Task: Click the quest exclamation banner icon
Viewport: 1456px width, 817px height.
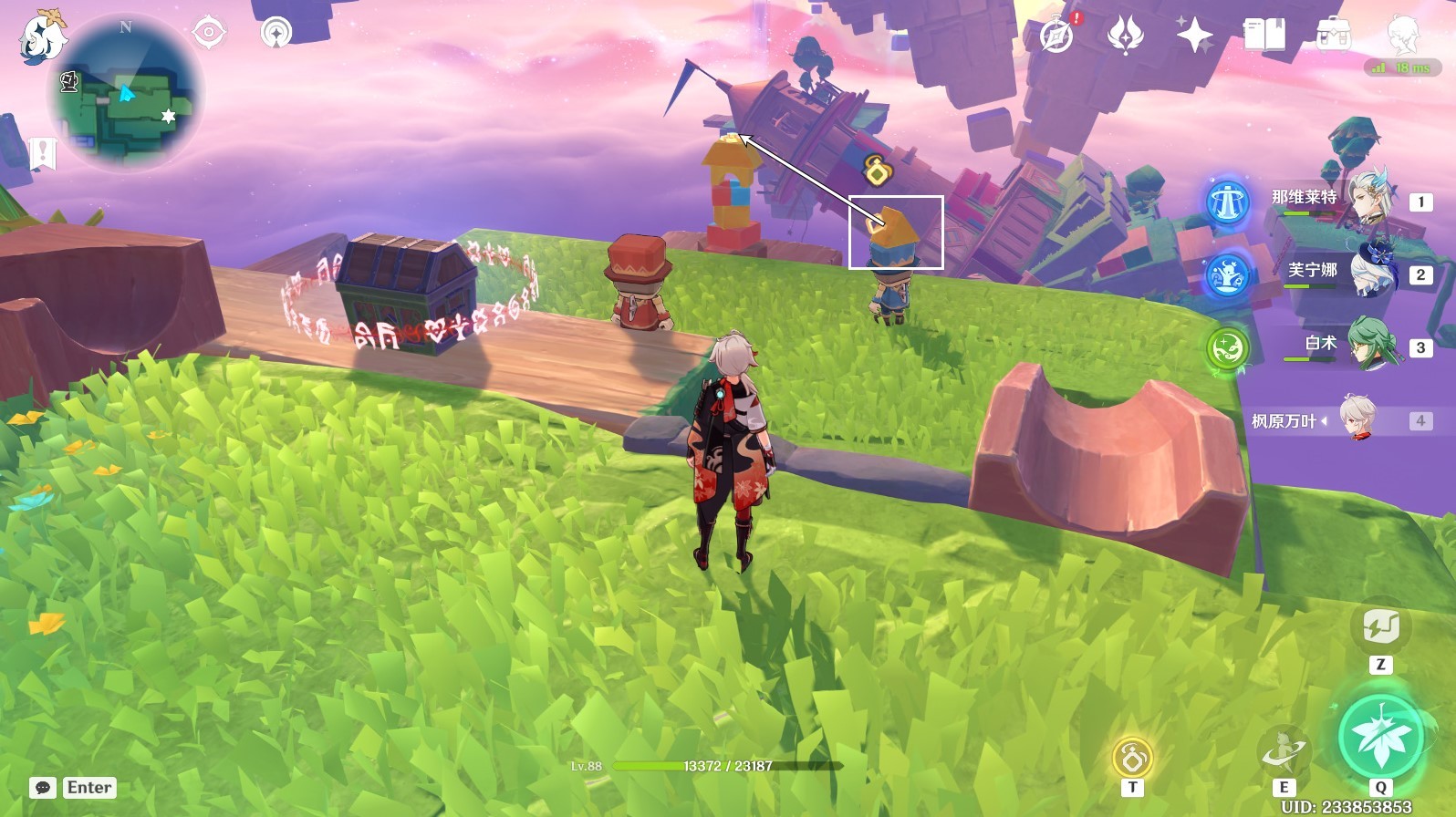Action: (x=43, y=153)
